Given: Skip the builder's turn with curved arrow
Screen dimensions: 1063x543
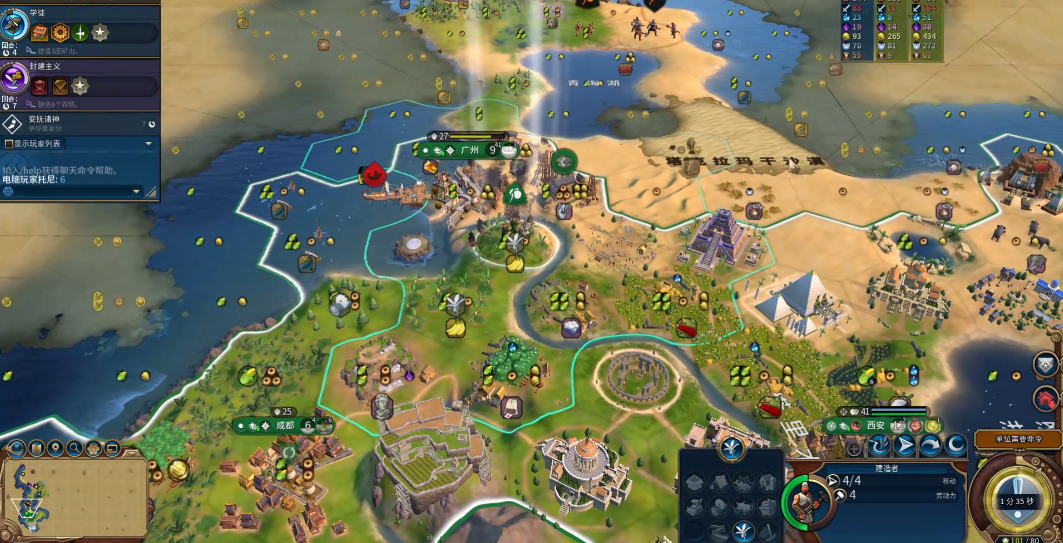Looking at the screenshot, I should click(929, 445).
